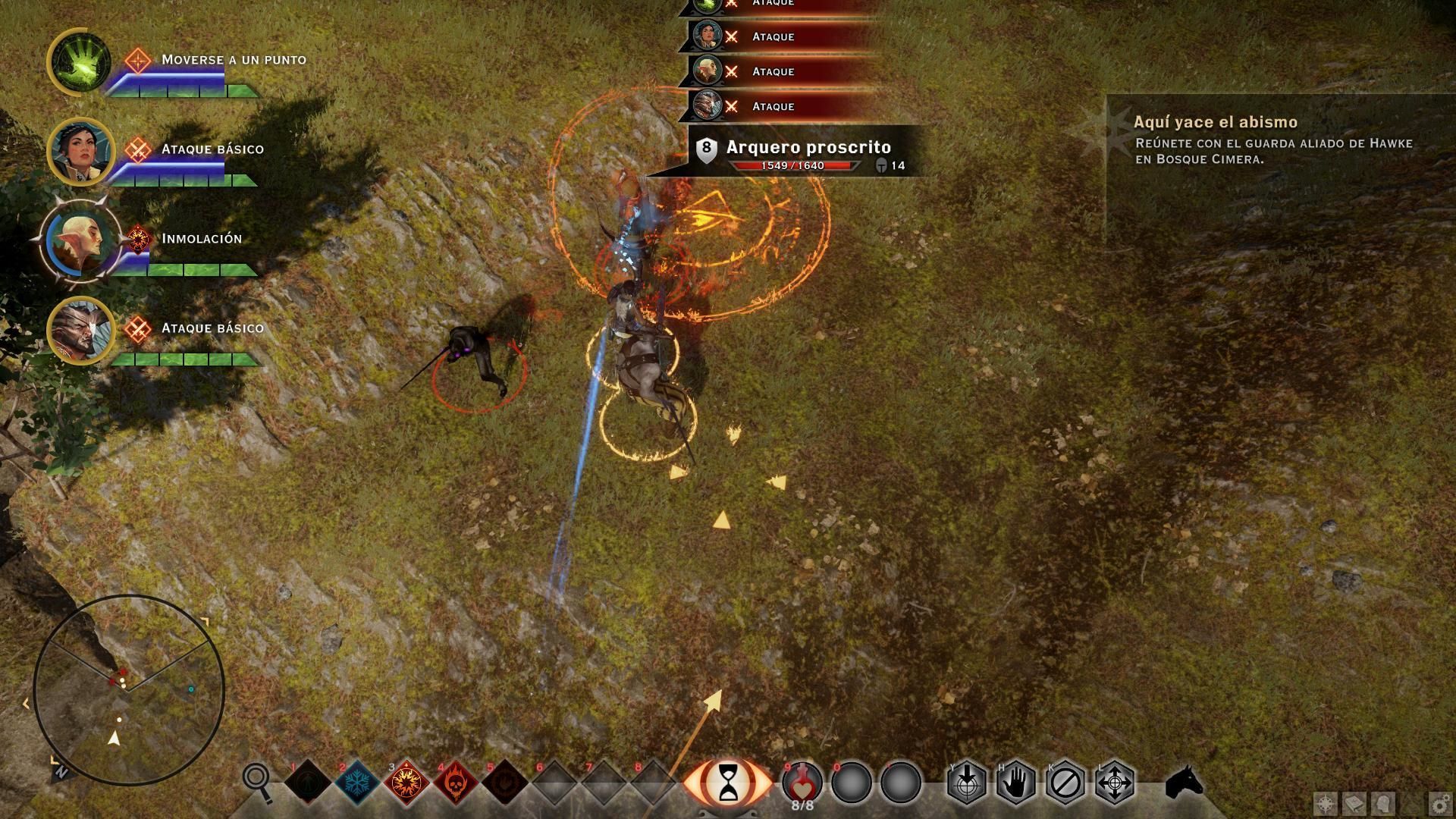Summon the mount with the horse icon

[x=1183, y=782]
